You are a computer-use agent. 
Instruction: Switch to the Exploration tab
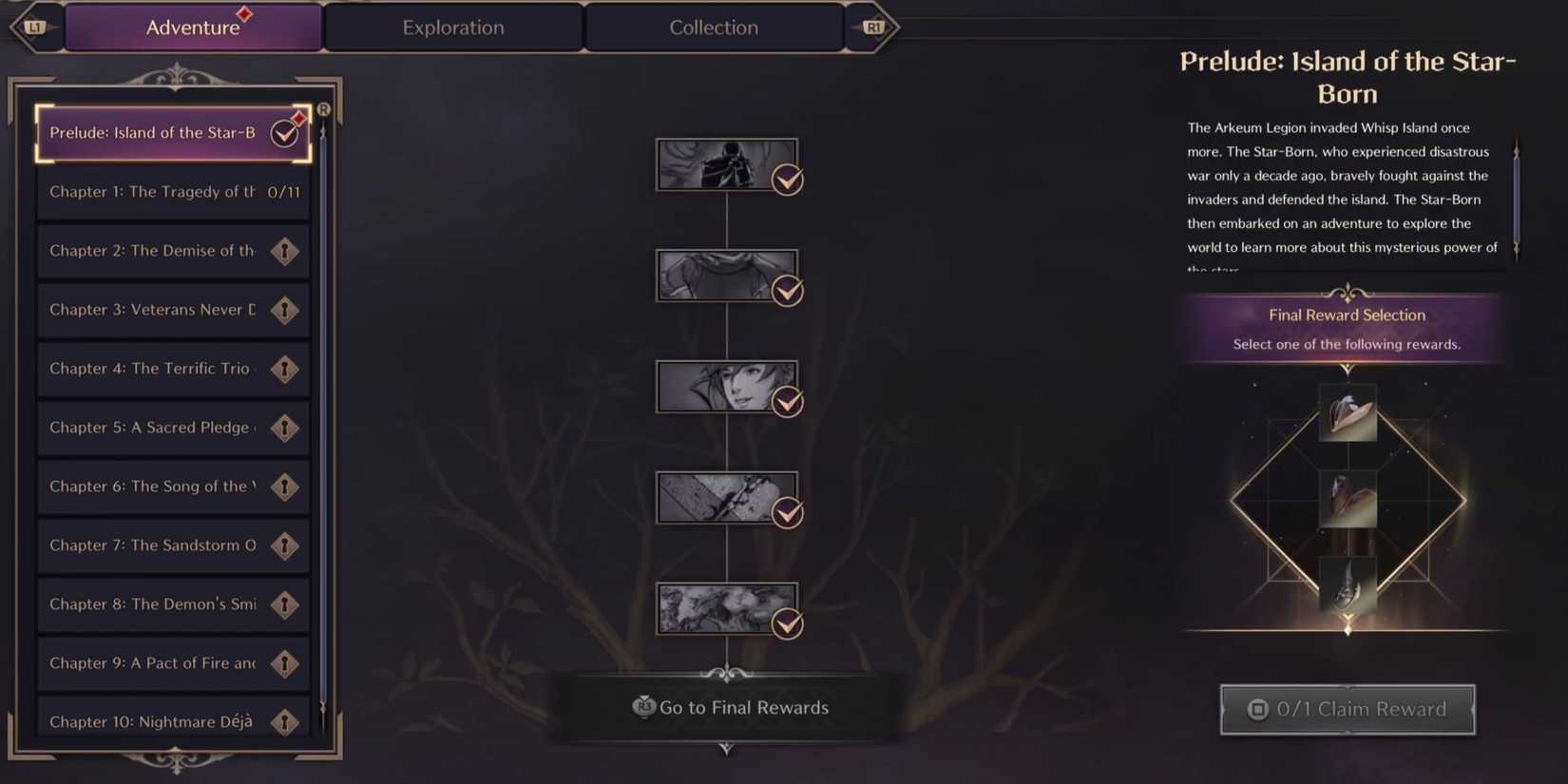click(453, 28)
